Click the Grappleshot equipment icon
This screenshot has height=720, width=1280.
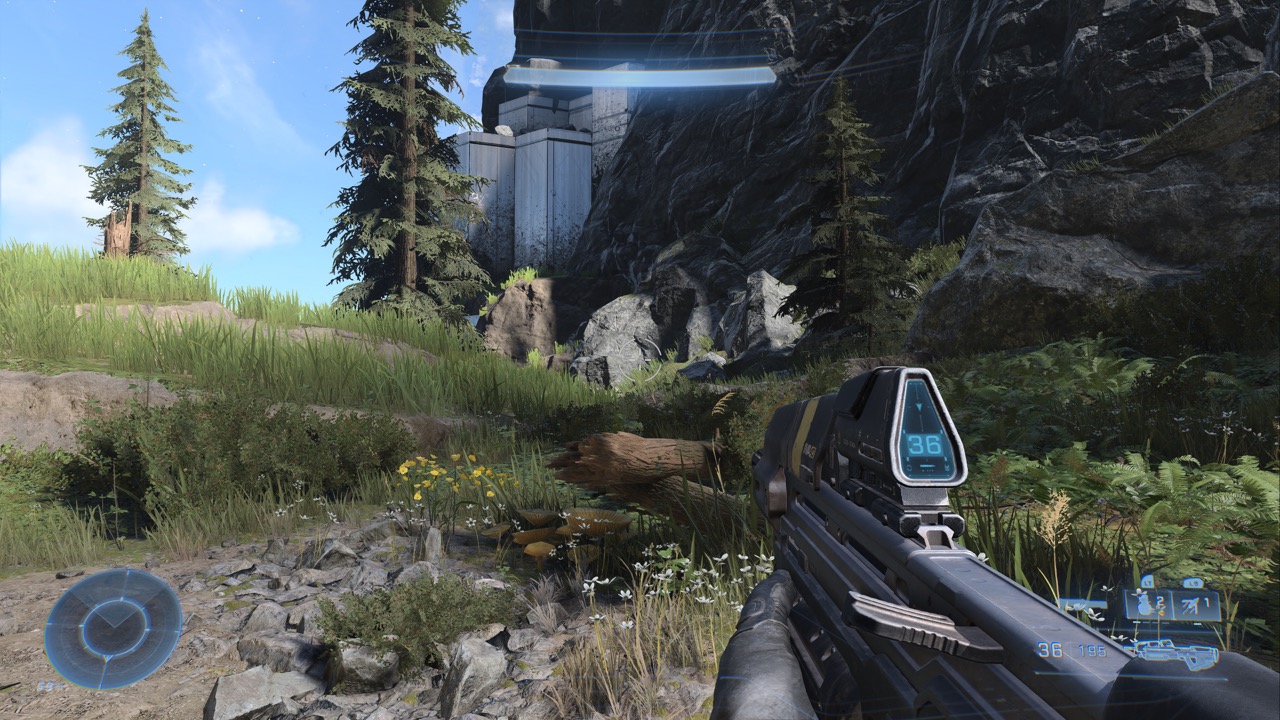1191,604
